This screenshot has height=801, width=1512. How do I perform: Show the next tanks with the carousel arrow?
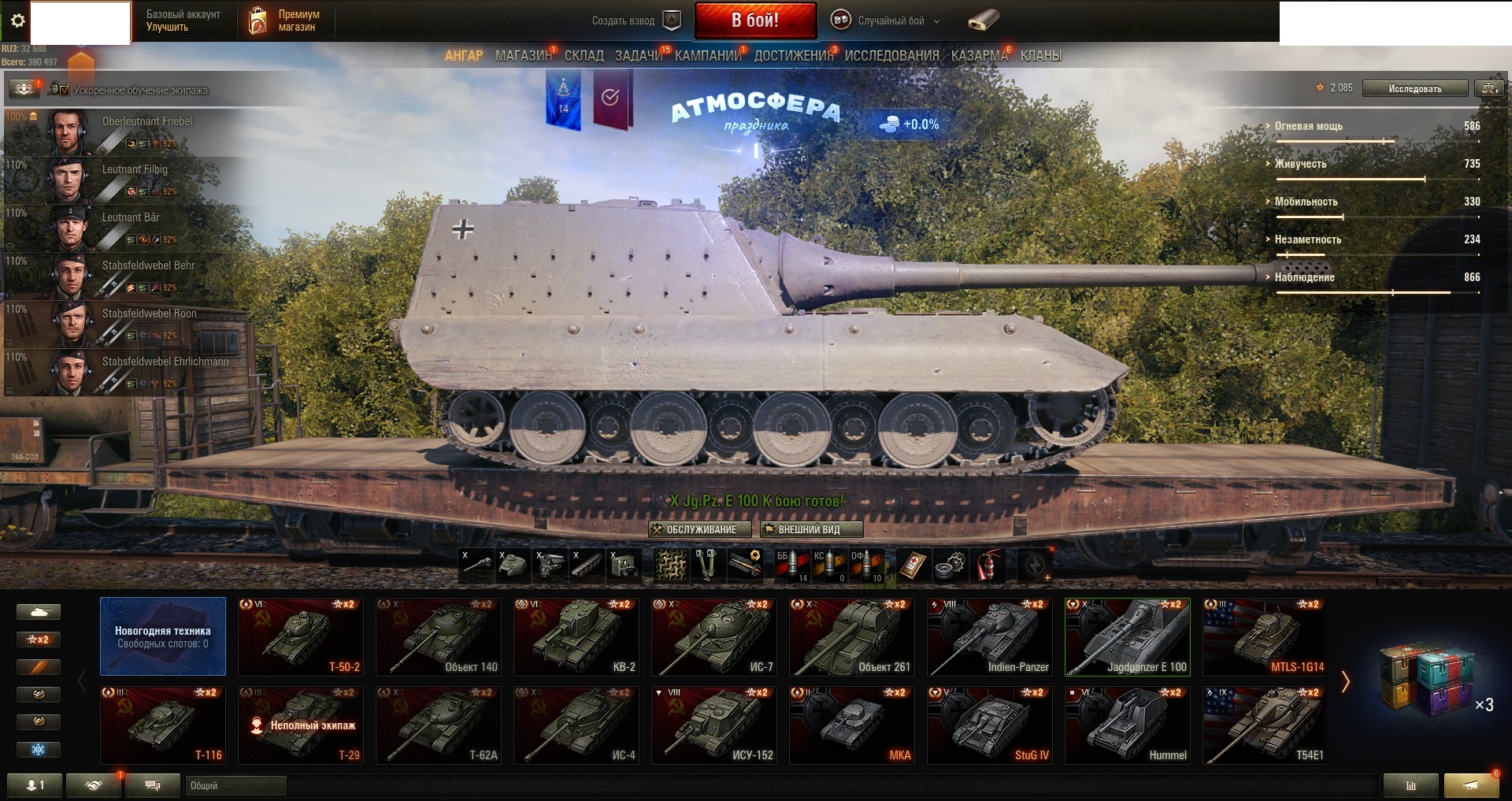[1345, 681]
